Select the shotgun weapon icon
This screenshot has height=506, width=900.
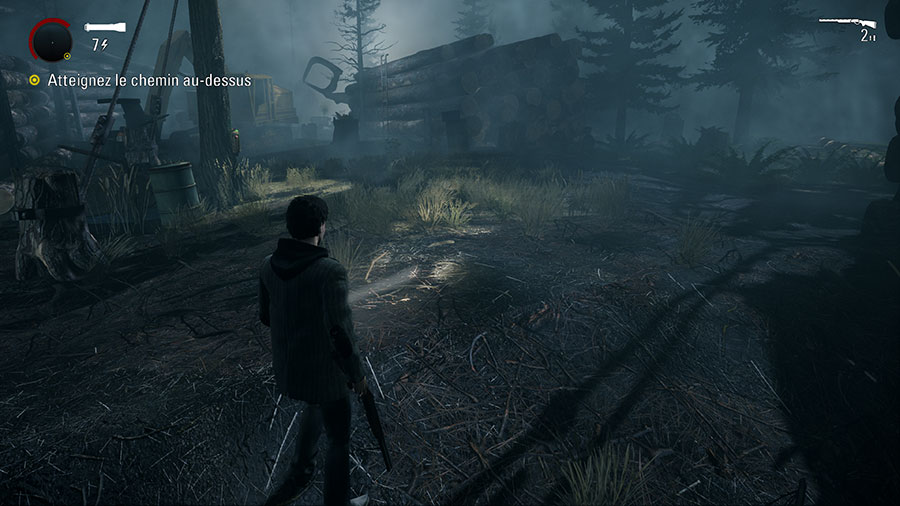pos(847,23)
